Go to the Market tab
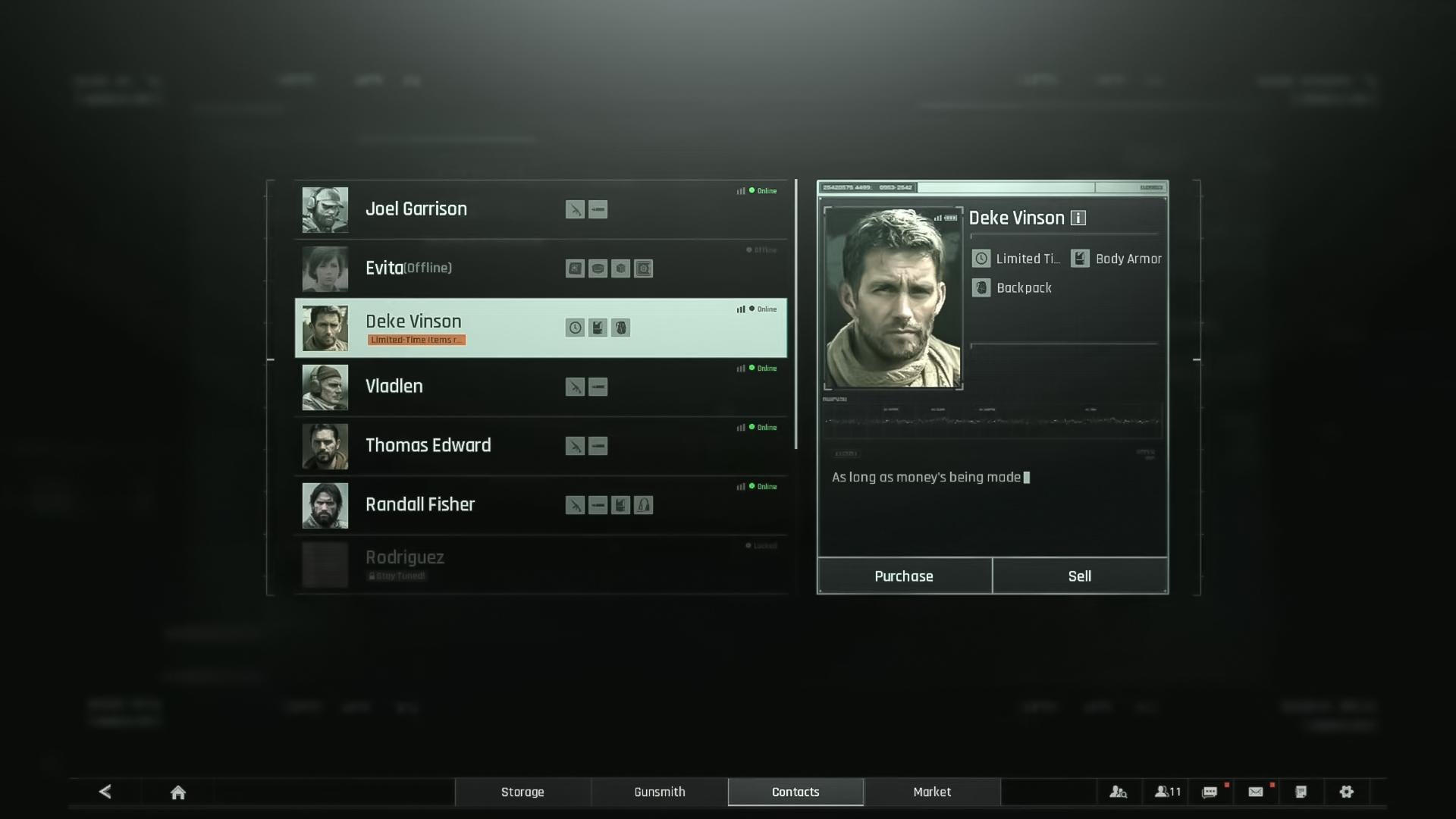 coord(932,792)
